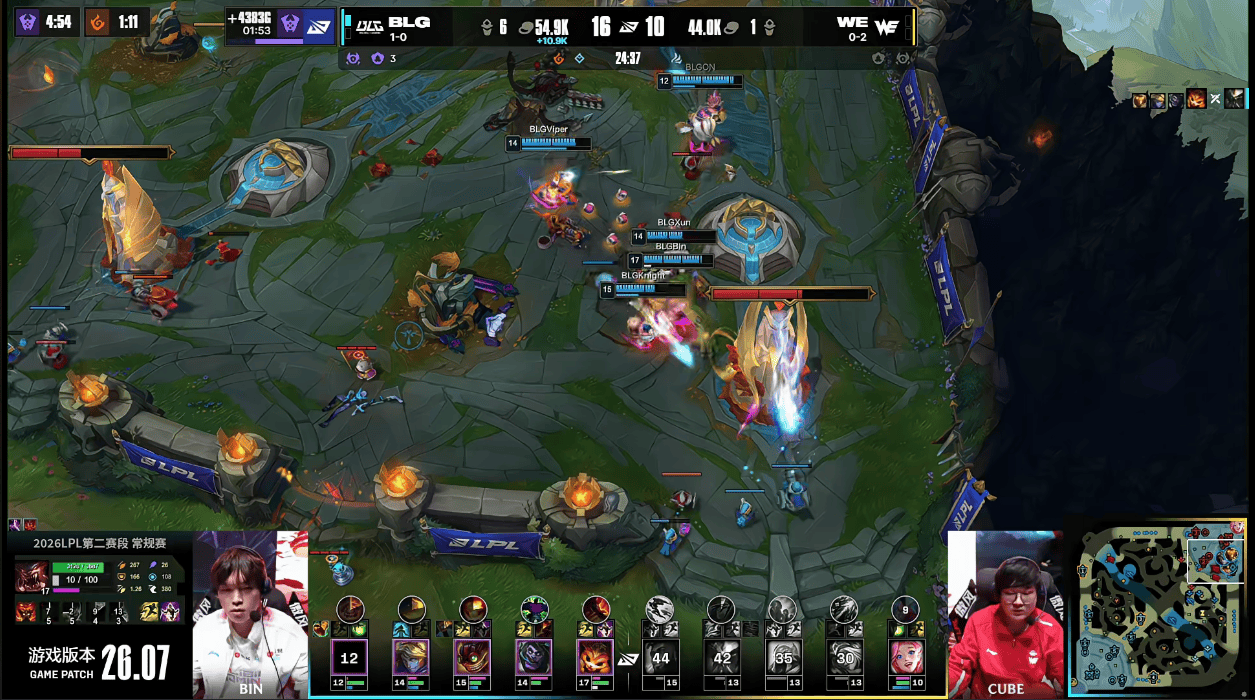The image size is (1255, 700).
Task: Pick the dead champion portrait showing 30
Action: point(845,658)
